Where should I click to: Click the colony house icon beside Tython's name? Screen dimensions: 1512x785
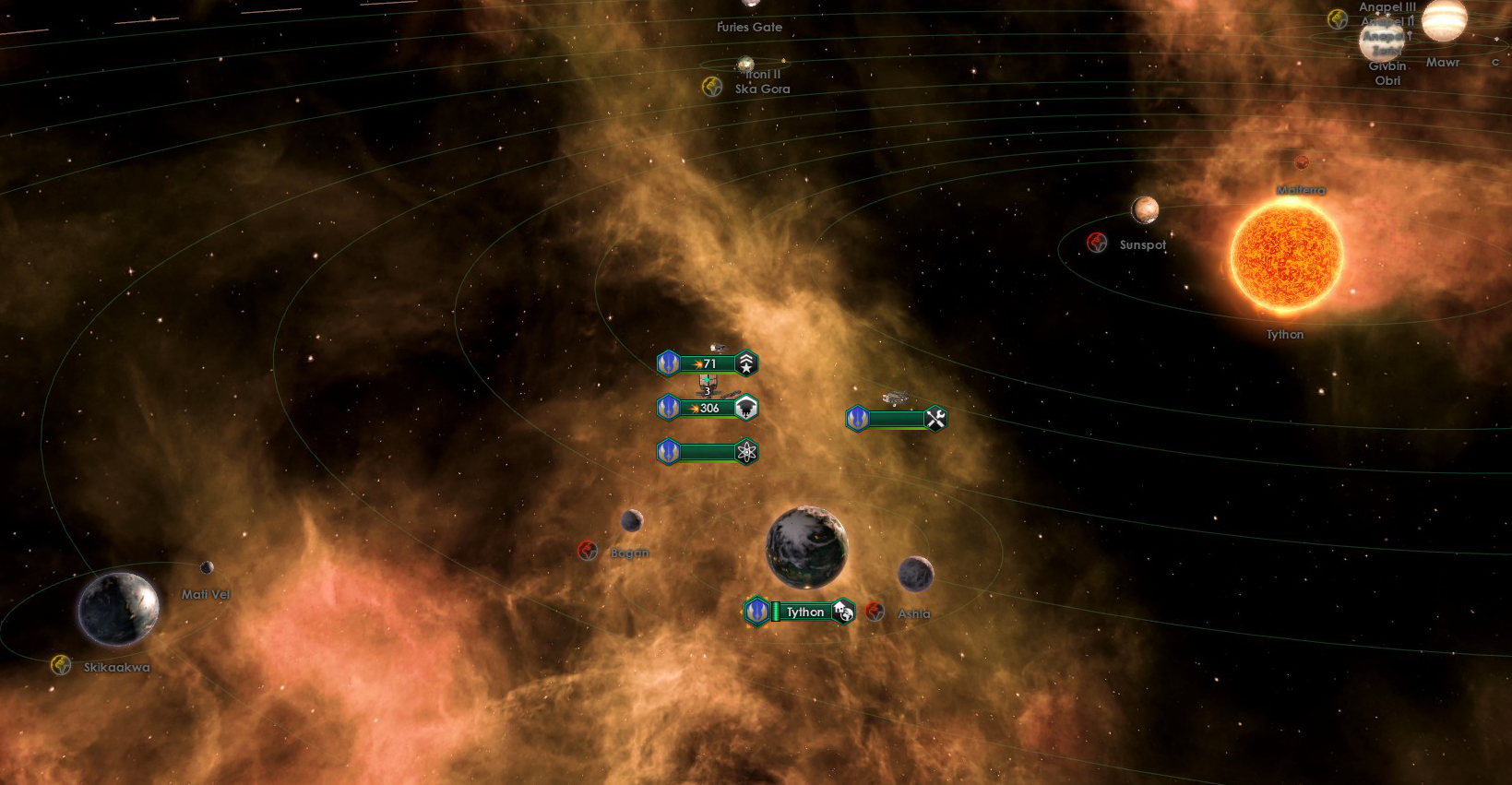tap(842, 612)
